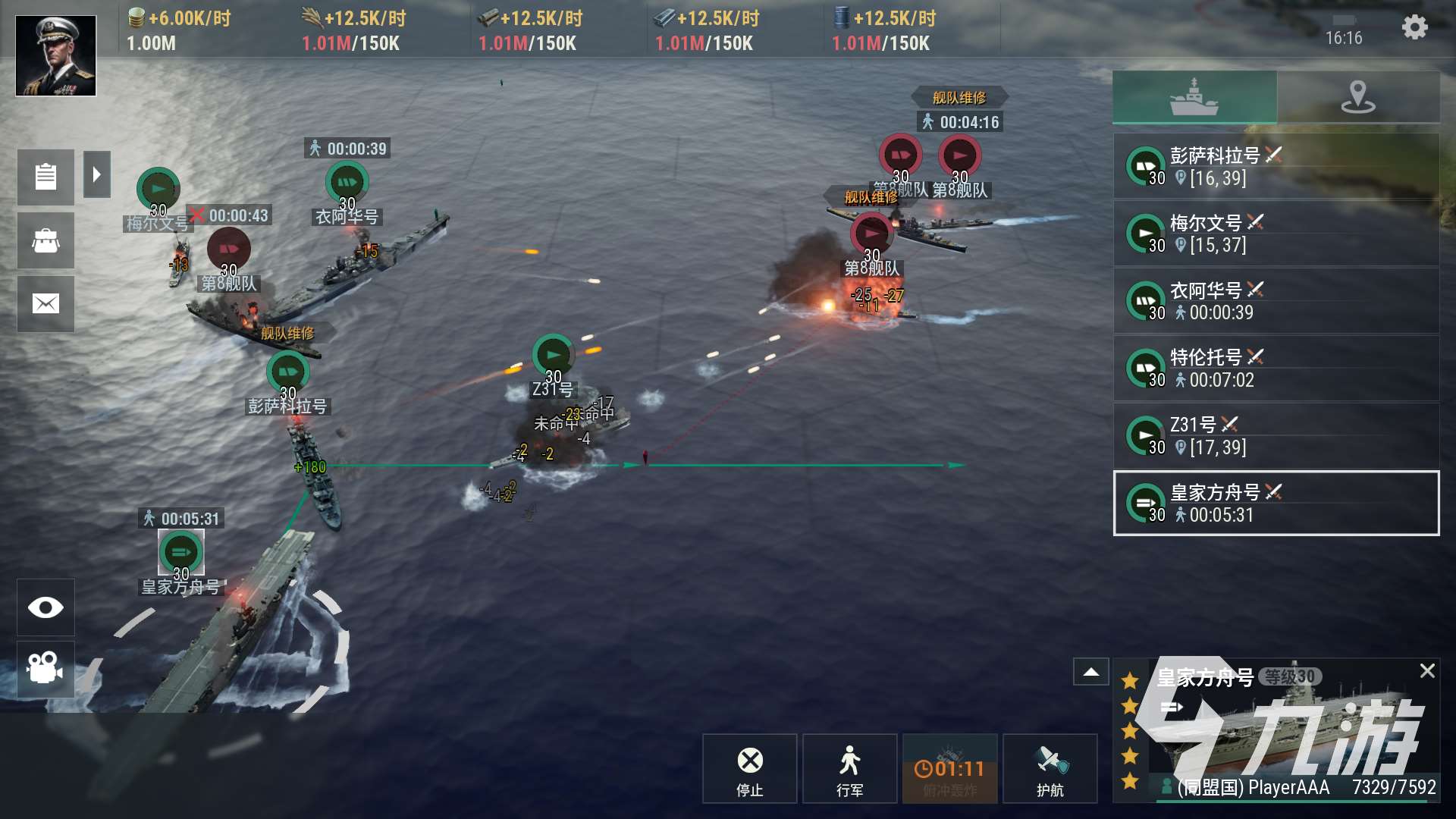Switch to the map location tab

pos(1358,97)
